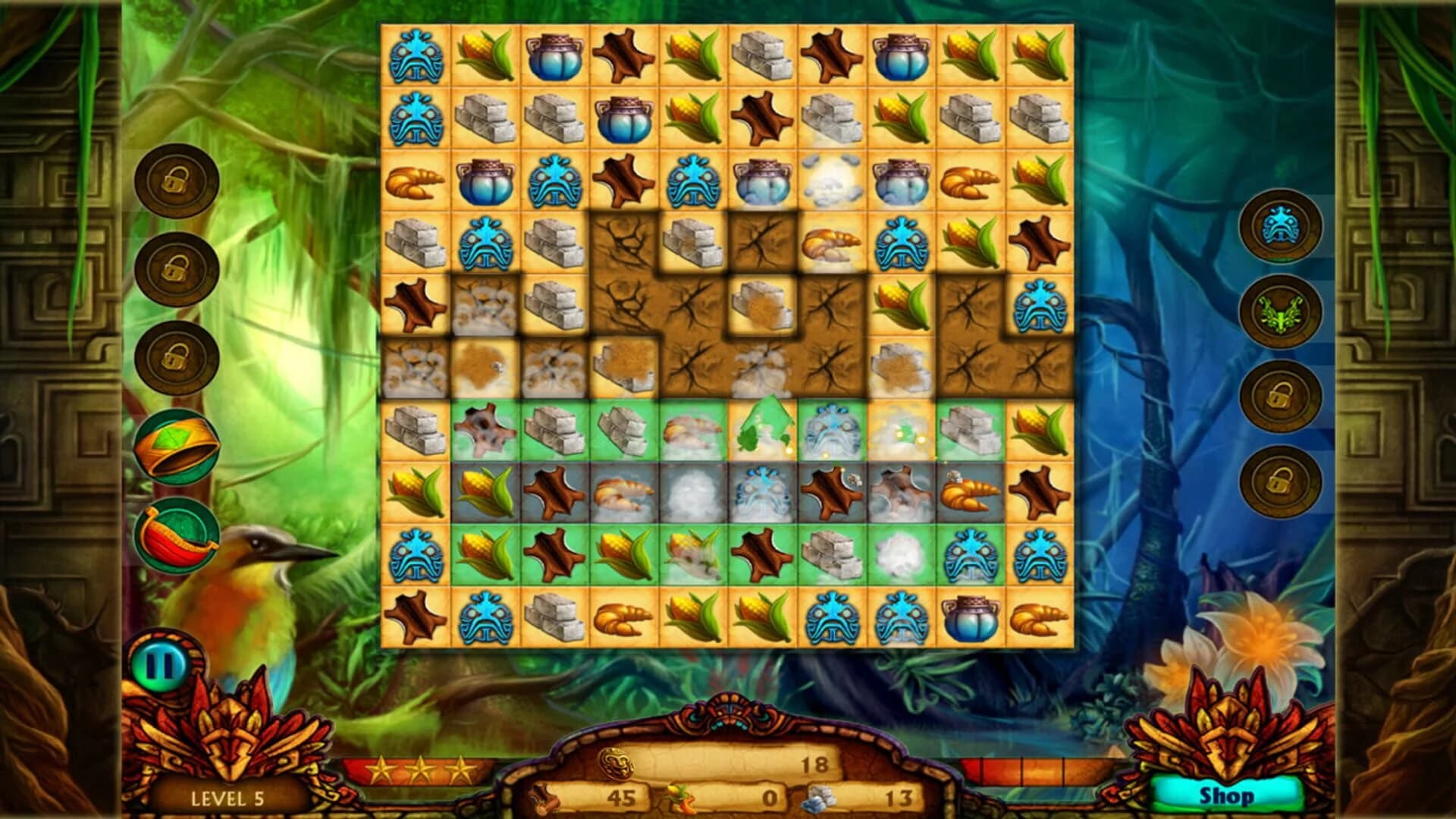Click the three-star progress bar

(425, 768)
